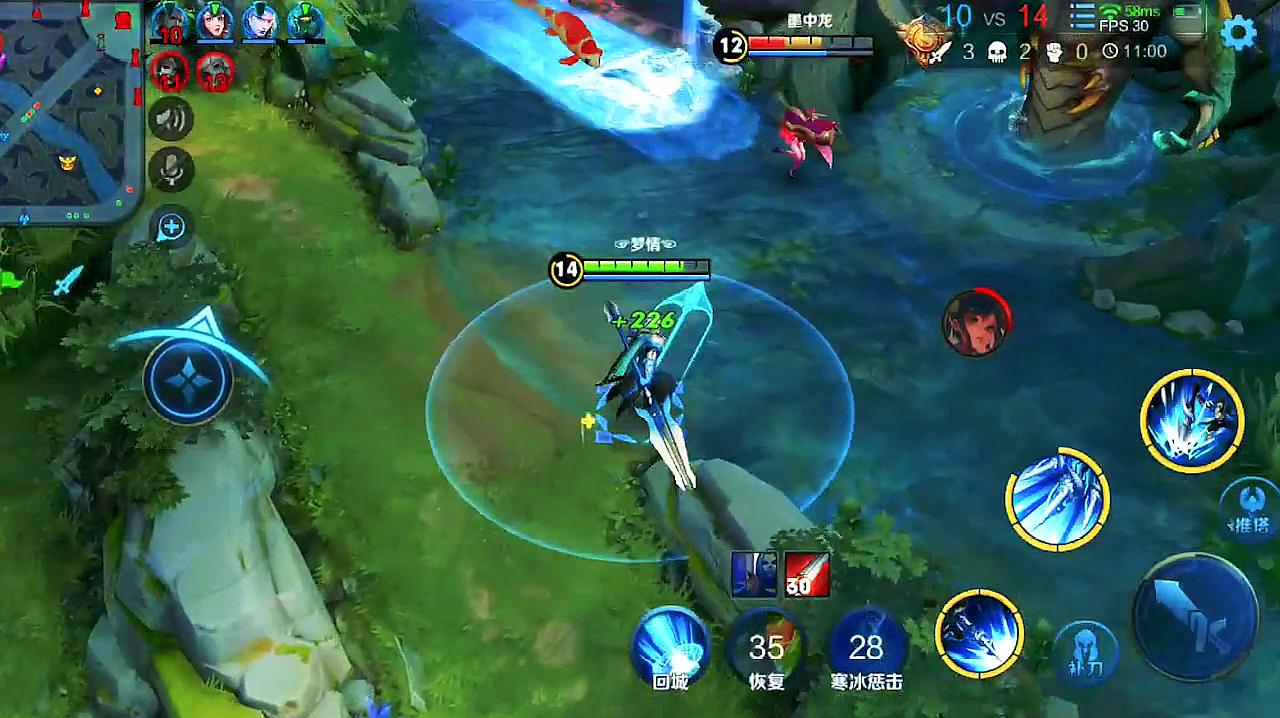
Task: Buy the blue hooded figure recommended item
Action: pyautogui.click(x=754, y=575)
